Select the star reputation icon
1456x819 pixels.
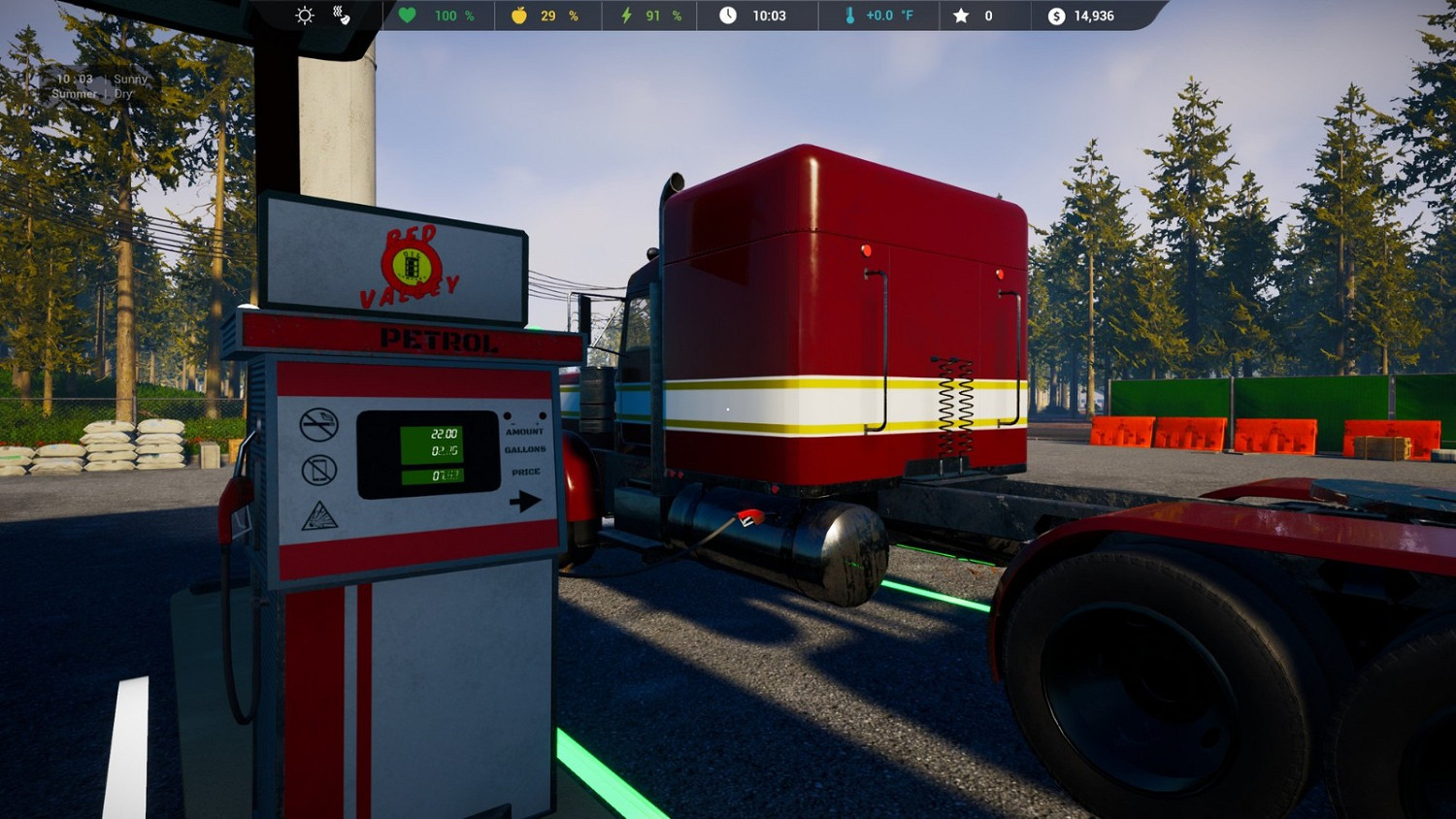coord(959,15)
